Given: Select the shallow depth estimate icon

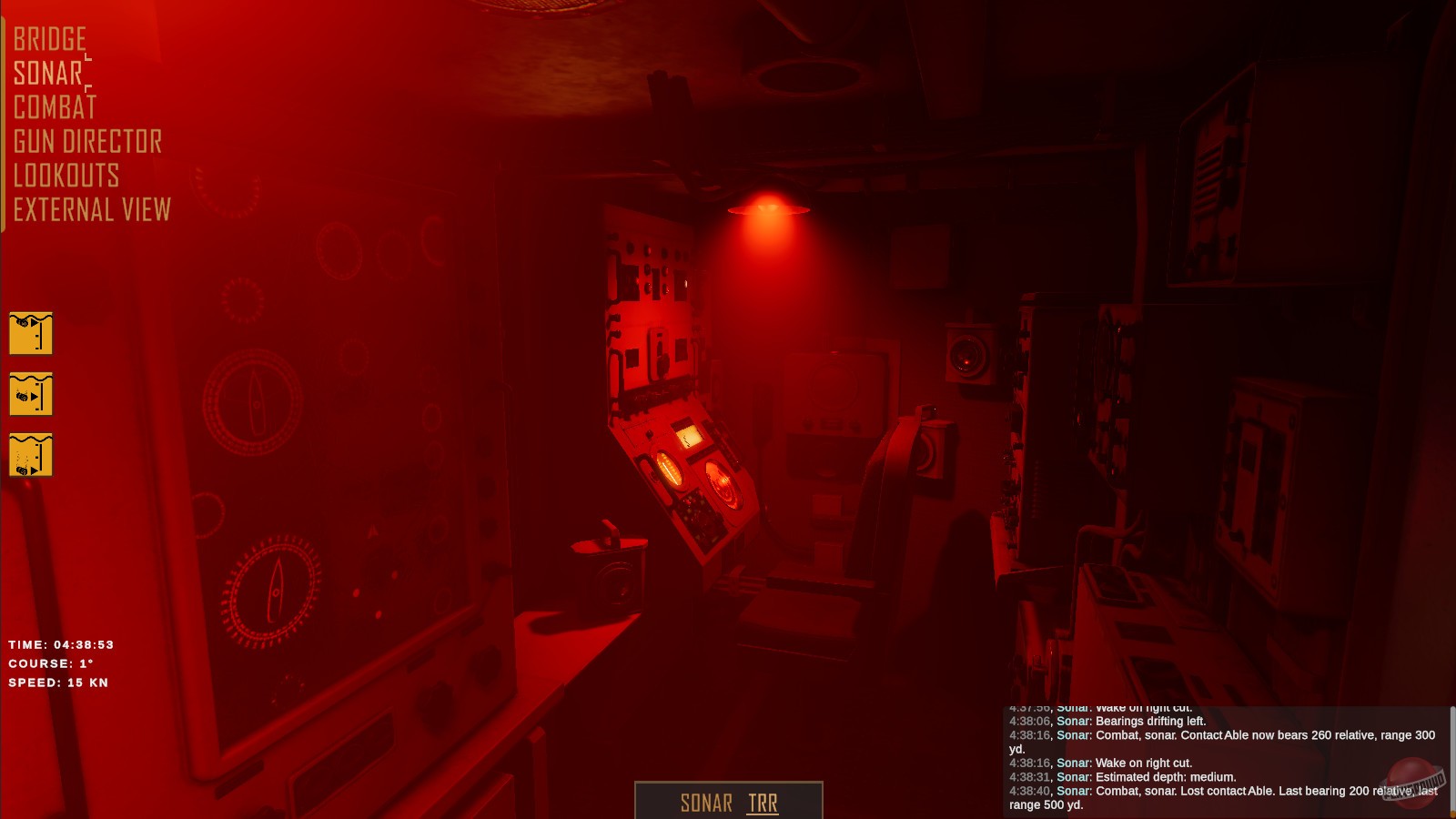Looking at the screenshot, I should click(x=30, y=332).
